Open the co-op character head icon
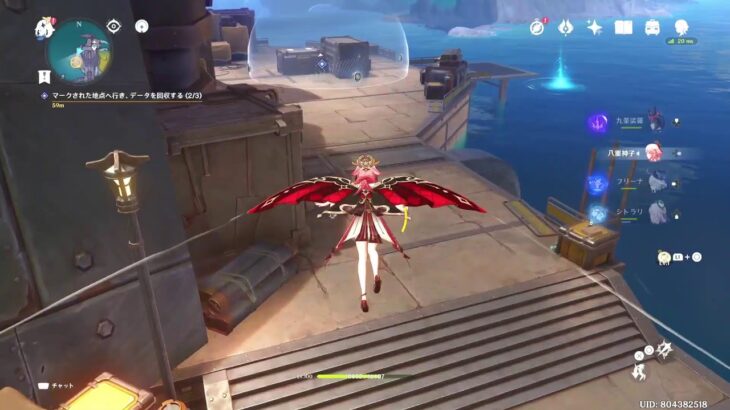This screenshot has width=730, height=410. coord(683,28)
